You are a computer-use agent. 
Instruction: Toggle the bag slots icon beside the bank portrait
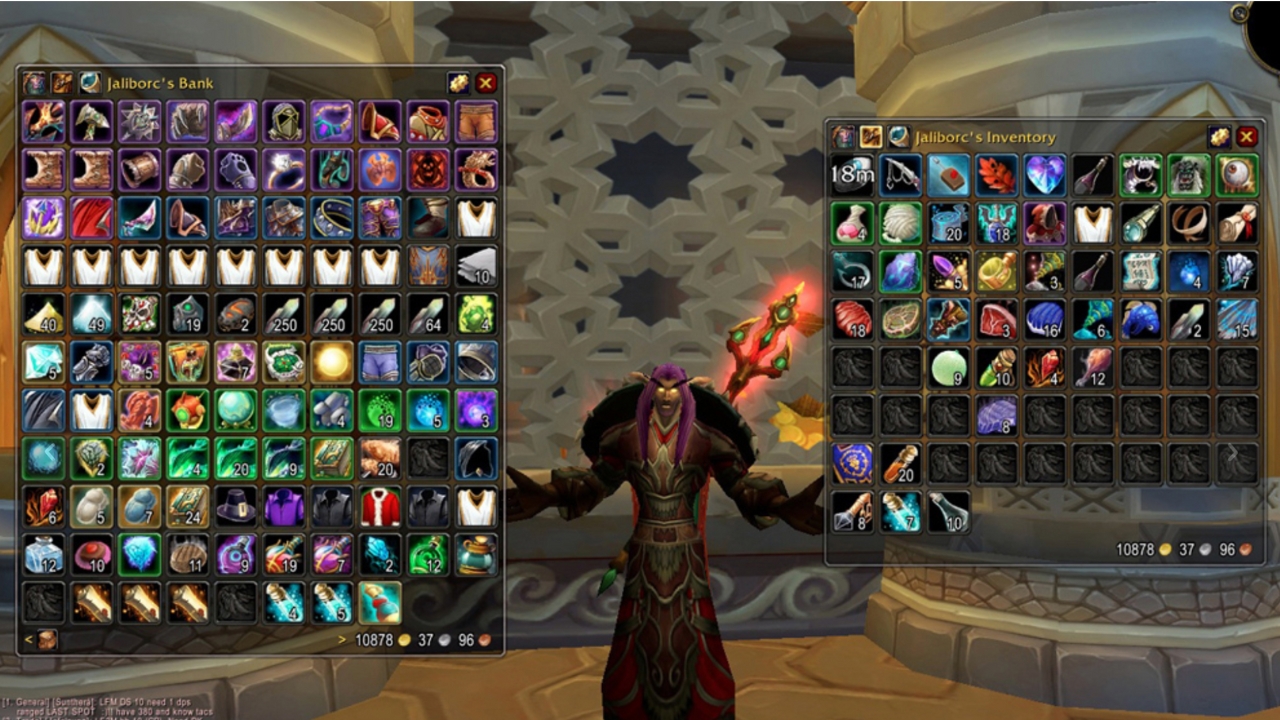coord(63,84)
